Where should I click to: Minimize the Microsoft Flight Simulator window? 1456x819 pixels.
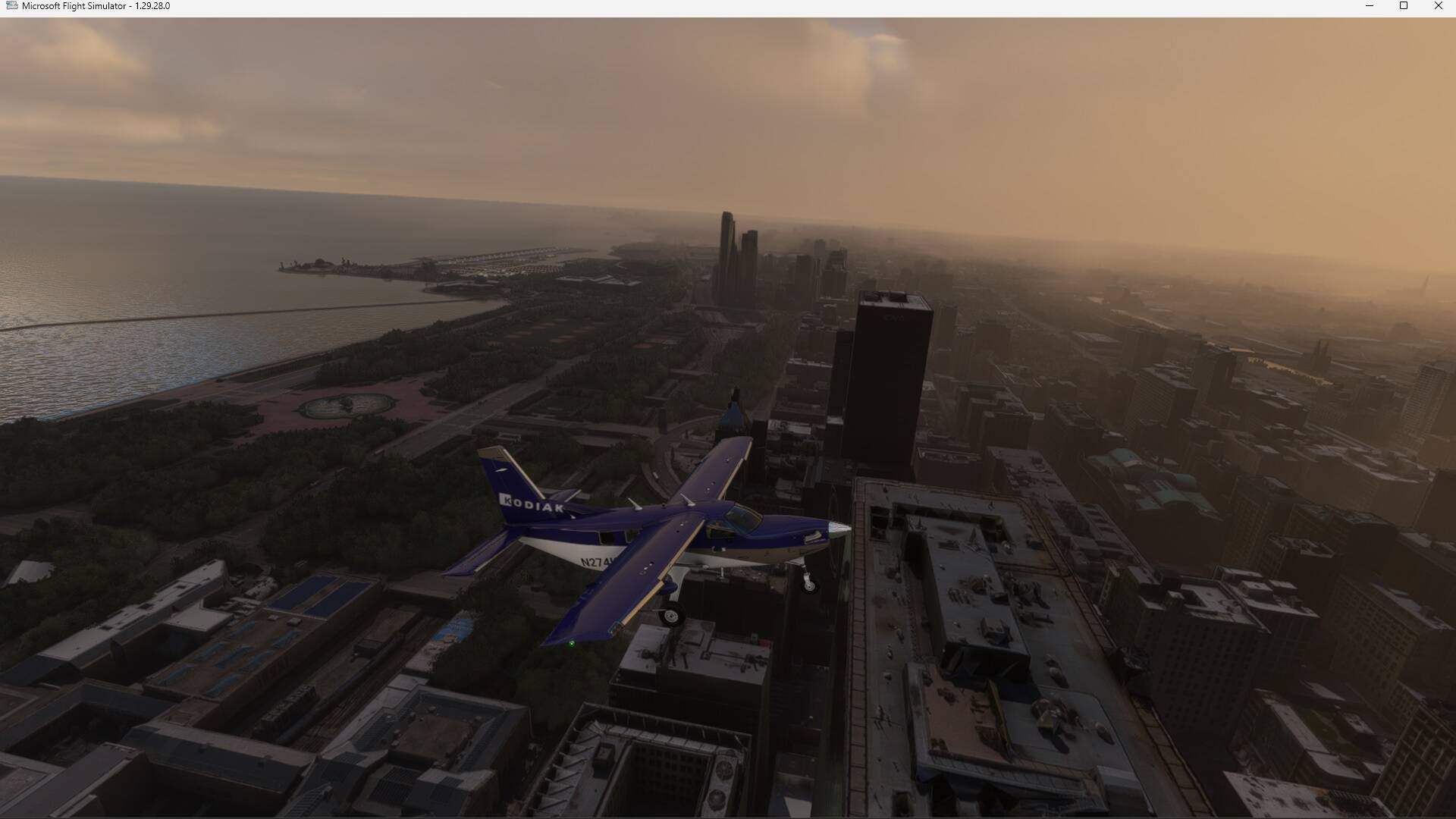[x=1370, y=6]
